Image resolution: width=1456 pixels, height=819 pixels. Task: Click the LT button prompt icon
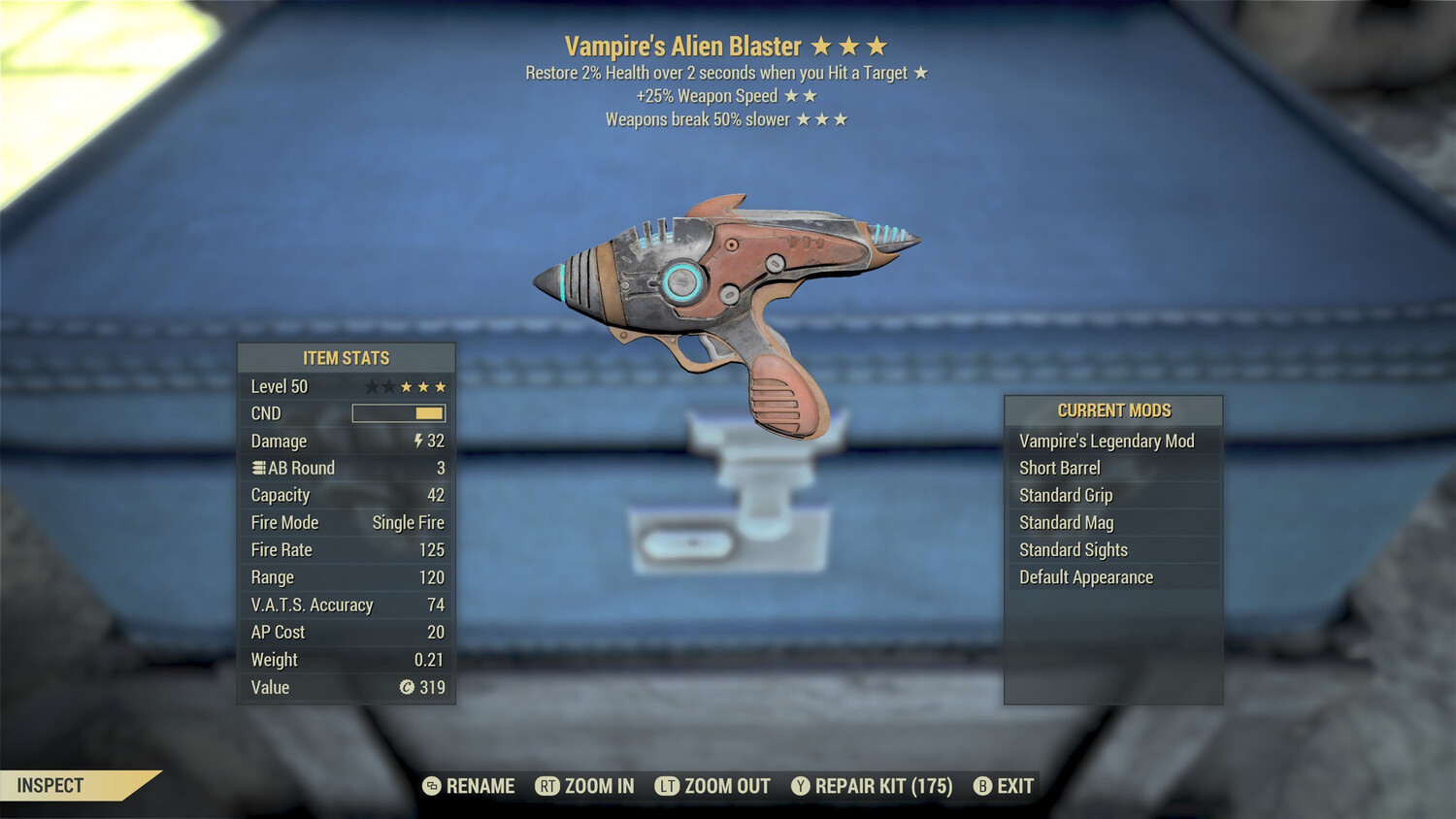[670, 786]
